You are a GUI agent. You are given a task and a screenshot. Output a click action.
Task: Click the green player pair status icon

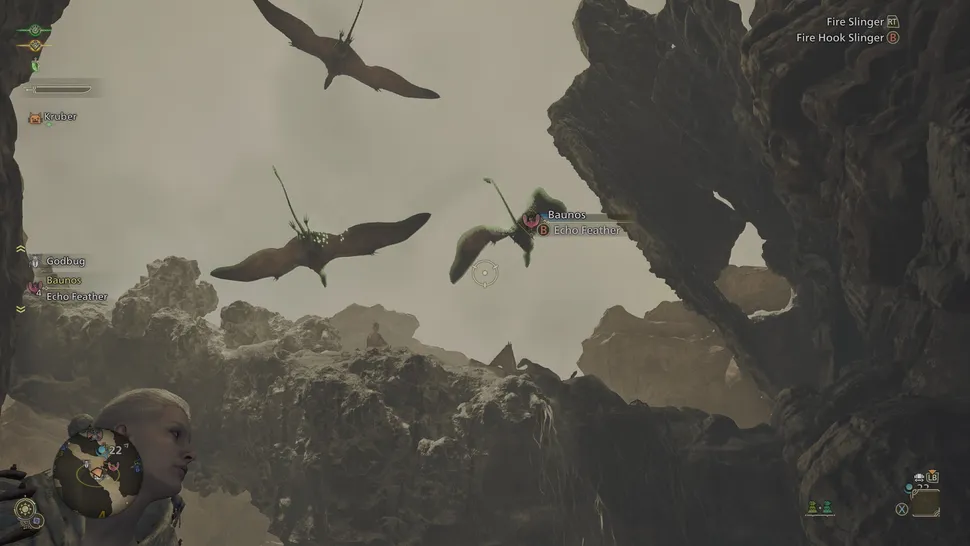point(821,509)
